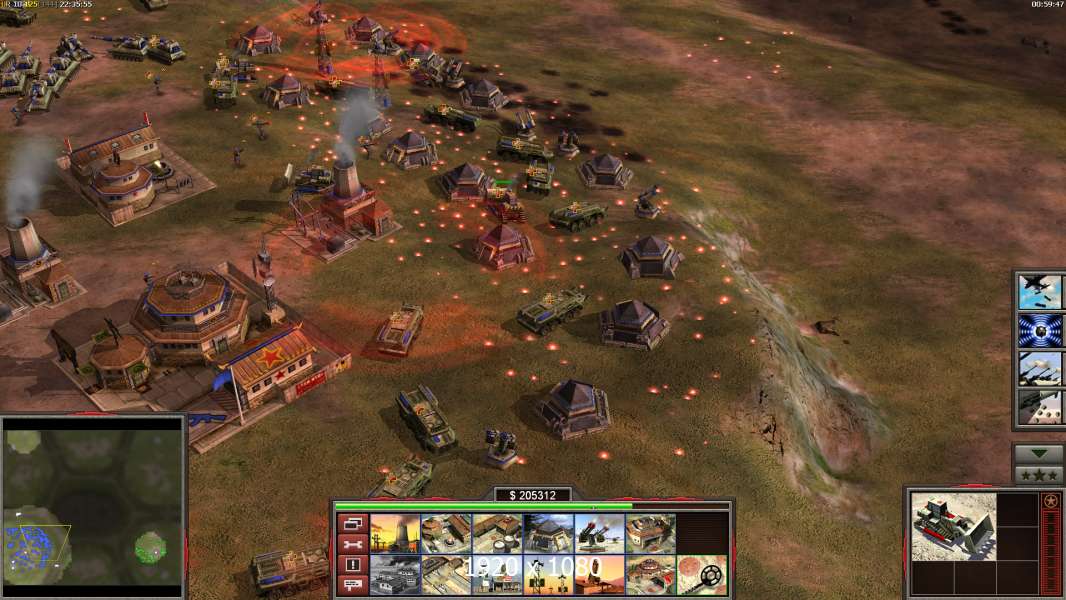Activate the blue EMP Pulse power
This screenshot has height=600, width=1066.
pos(1038,330)
